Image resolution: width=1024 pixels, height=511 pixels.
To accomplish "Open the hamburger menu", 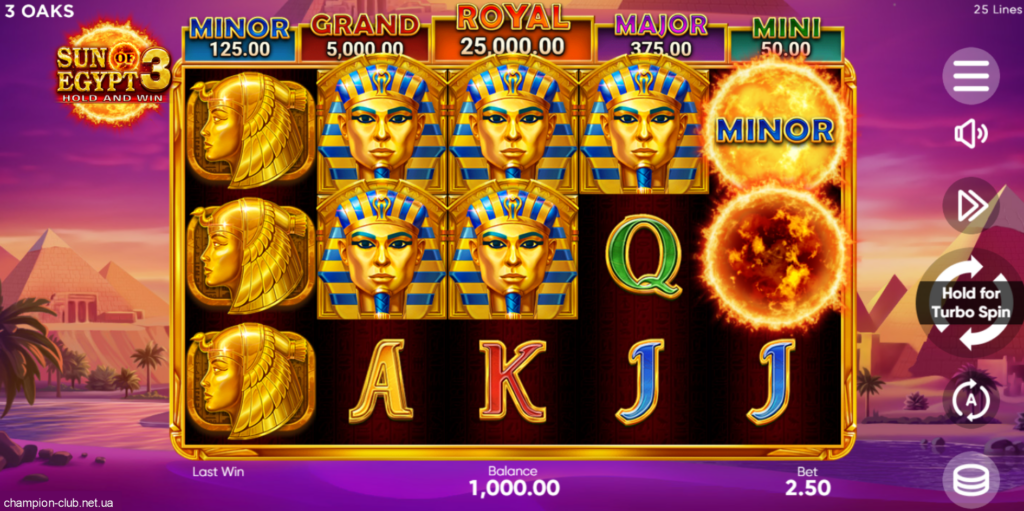I will tap(970, 75).
